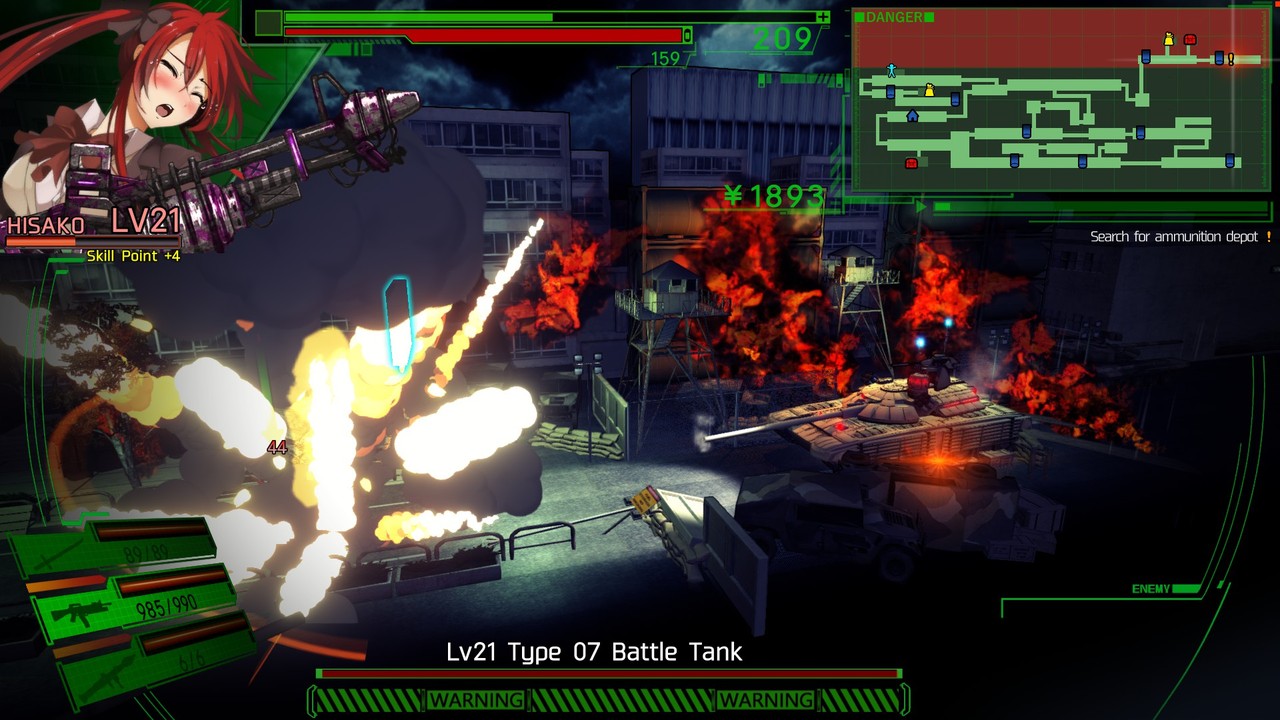Select the assault rifle weapon slot
The height and width of the screenshot is (720, 1280).
(x=80, y=611)
